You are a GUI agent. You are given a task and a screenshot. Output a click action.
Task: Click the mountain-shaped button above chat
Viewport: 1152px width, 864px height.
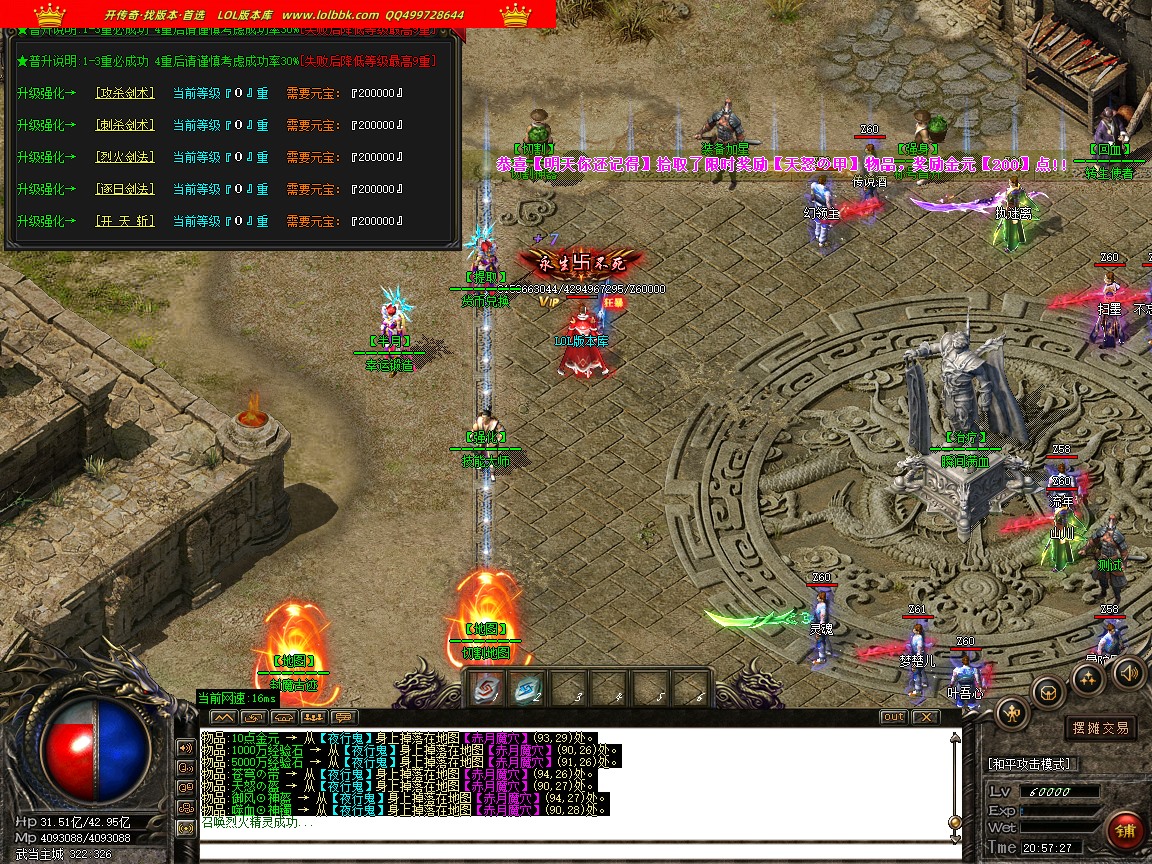pyautogui.click(x=223, y=717)
